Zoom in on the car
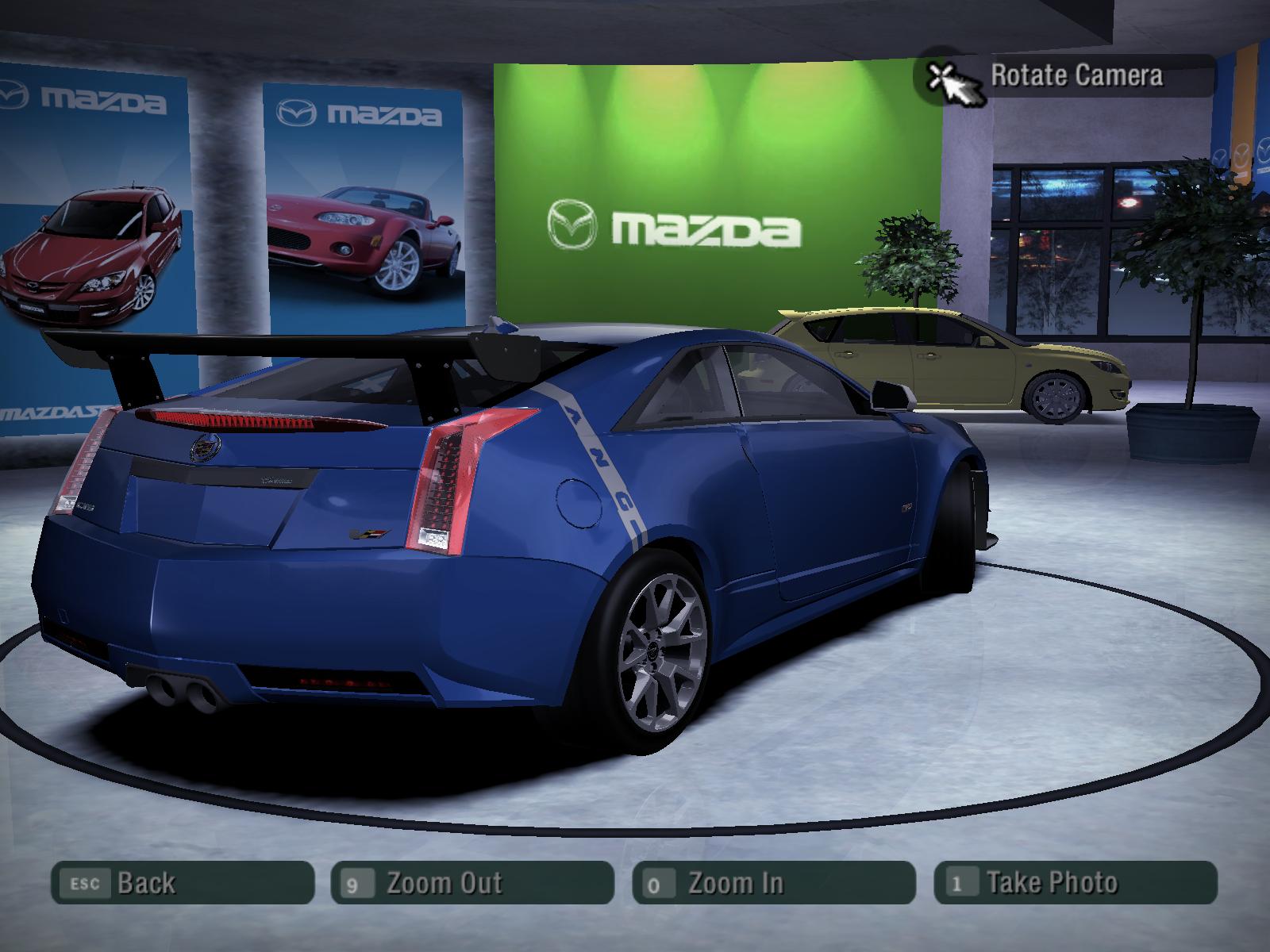 pyautogui.click(x=774, y=883)
